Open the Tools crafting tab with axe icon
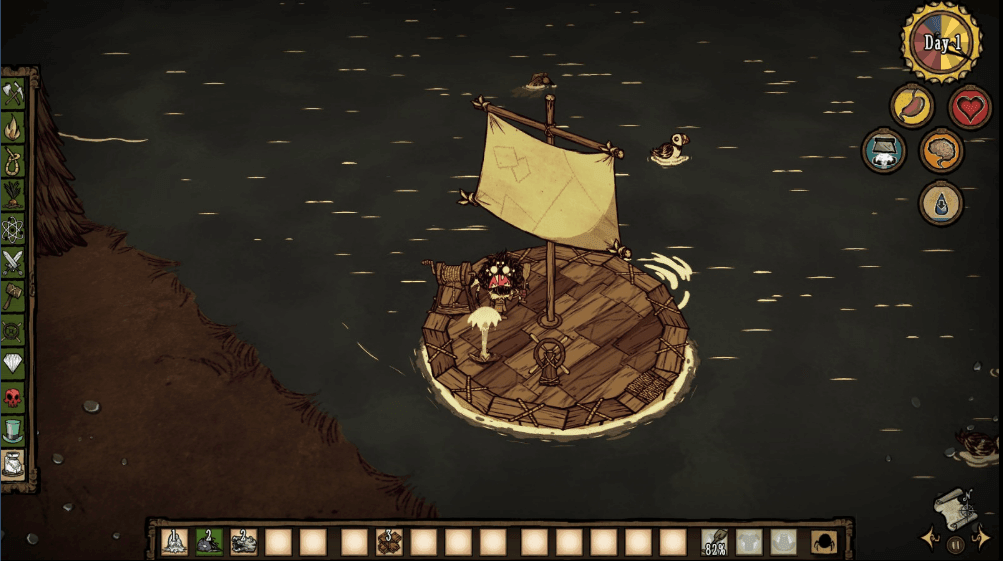1003x561 pixels. [14, 94]
